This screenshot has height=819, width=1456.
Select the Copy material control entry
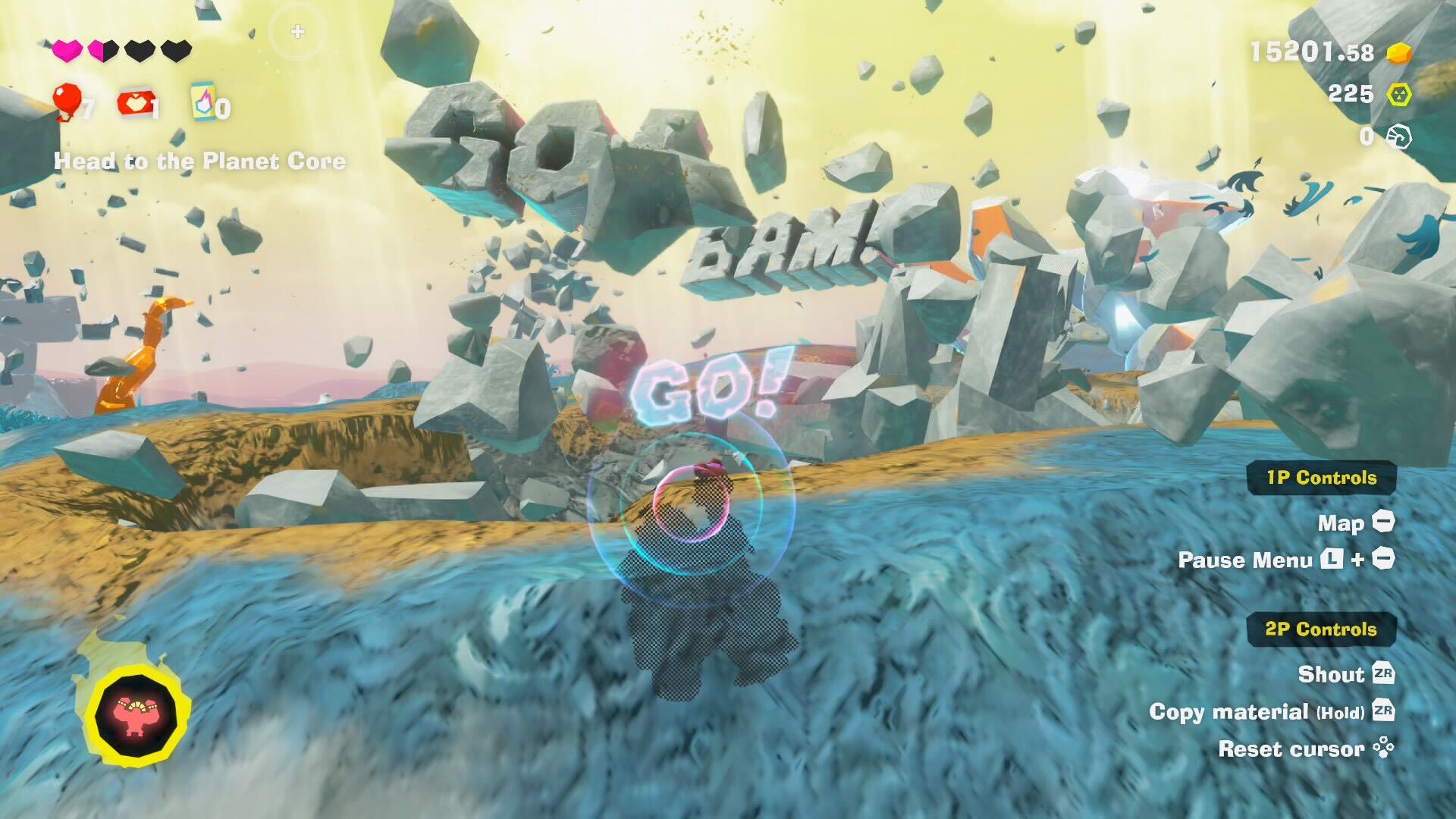pos(1271,711)
